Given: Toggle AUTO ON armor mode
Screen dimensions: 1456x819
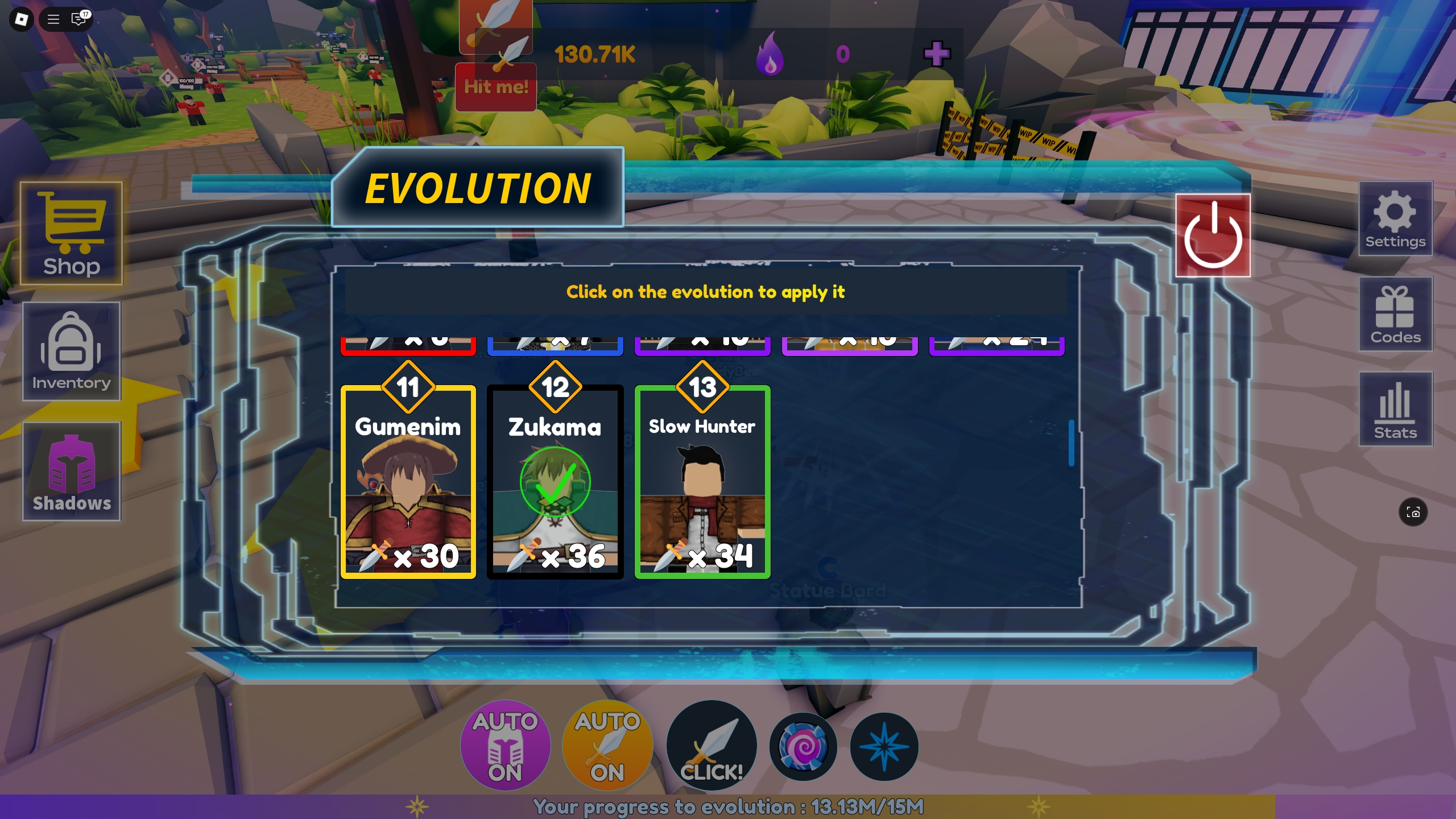Looking at the screenshot, I should pyautogui.click(x=505, y=746).
